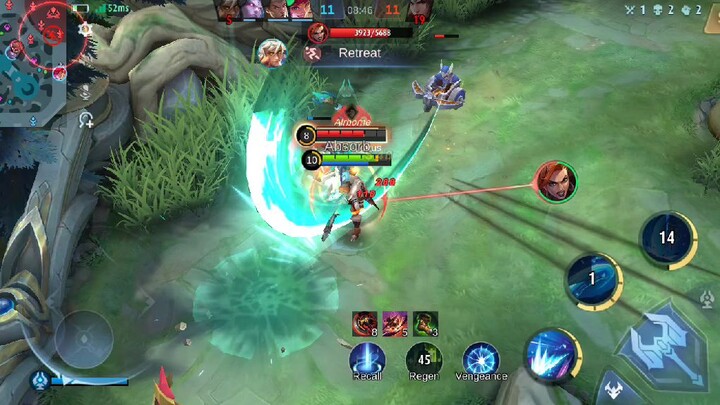Hit the axe basic attack button
This screenshot has height=405, width=720.
pyautogui.click(x=662, y=345)
